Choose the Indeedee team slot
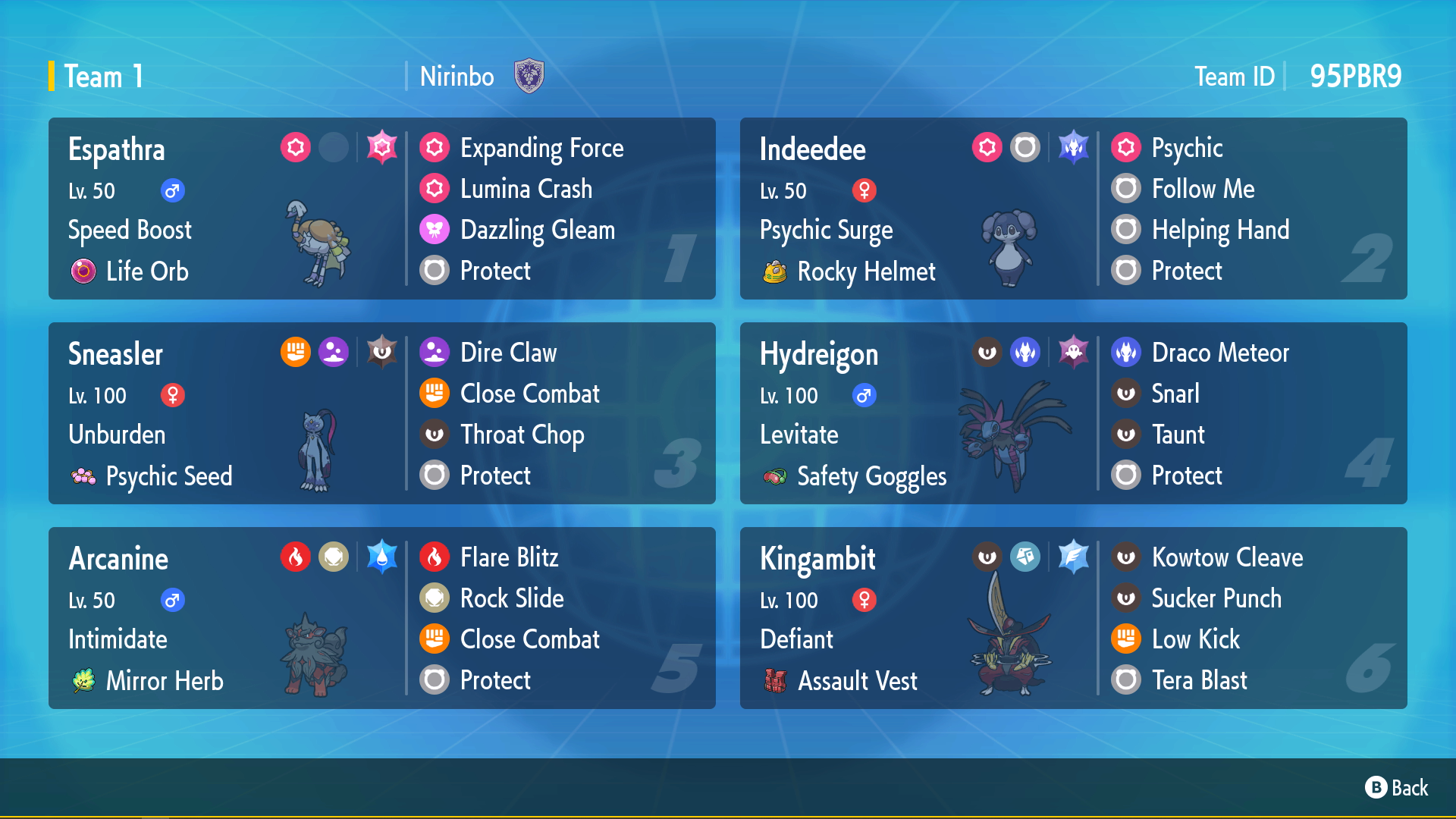The height and width of the screenshot is (819, 1456). (918, 209)
